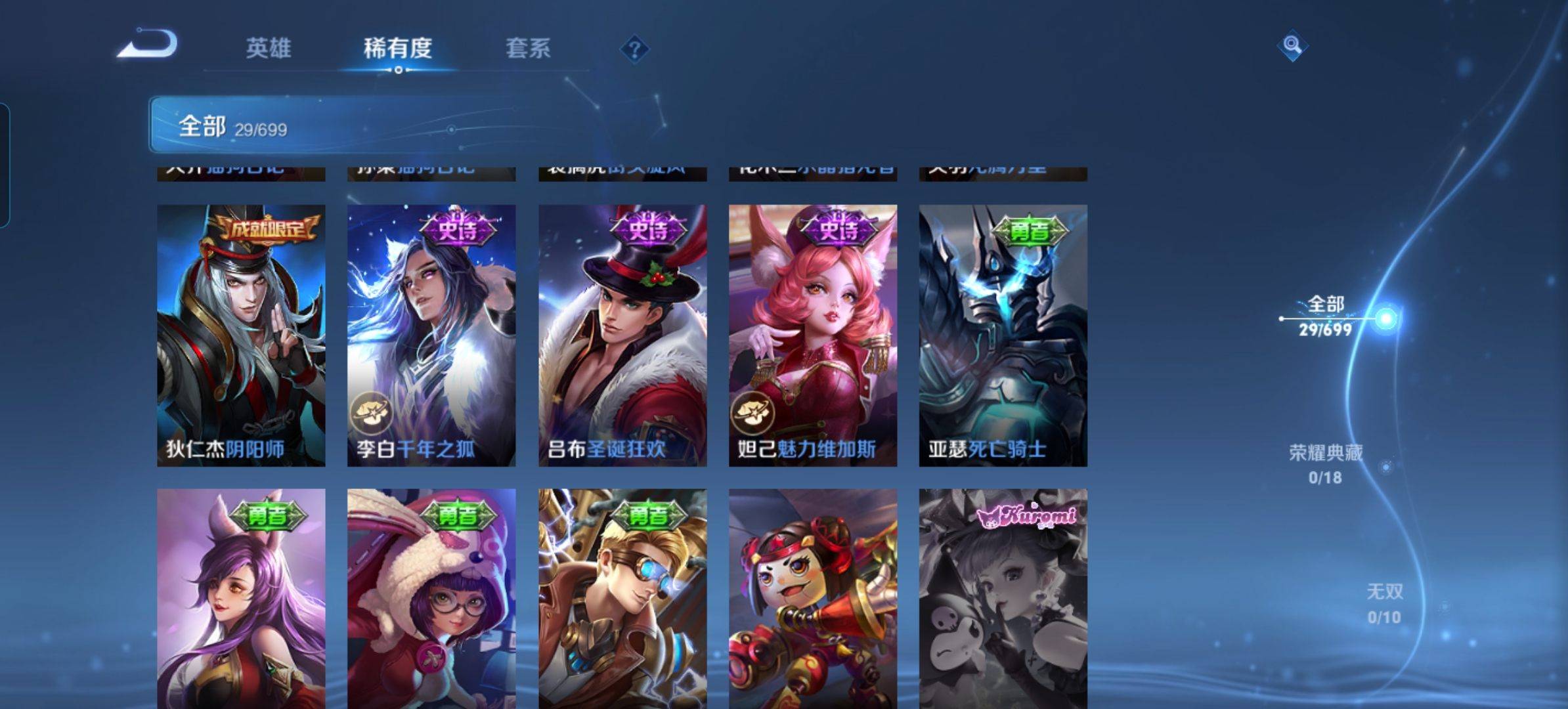This screenshot has width=1568, height=709.
Task: Switch to the 英雄 tab
Action: tap(268, 48)
